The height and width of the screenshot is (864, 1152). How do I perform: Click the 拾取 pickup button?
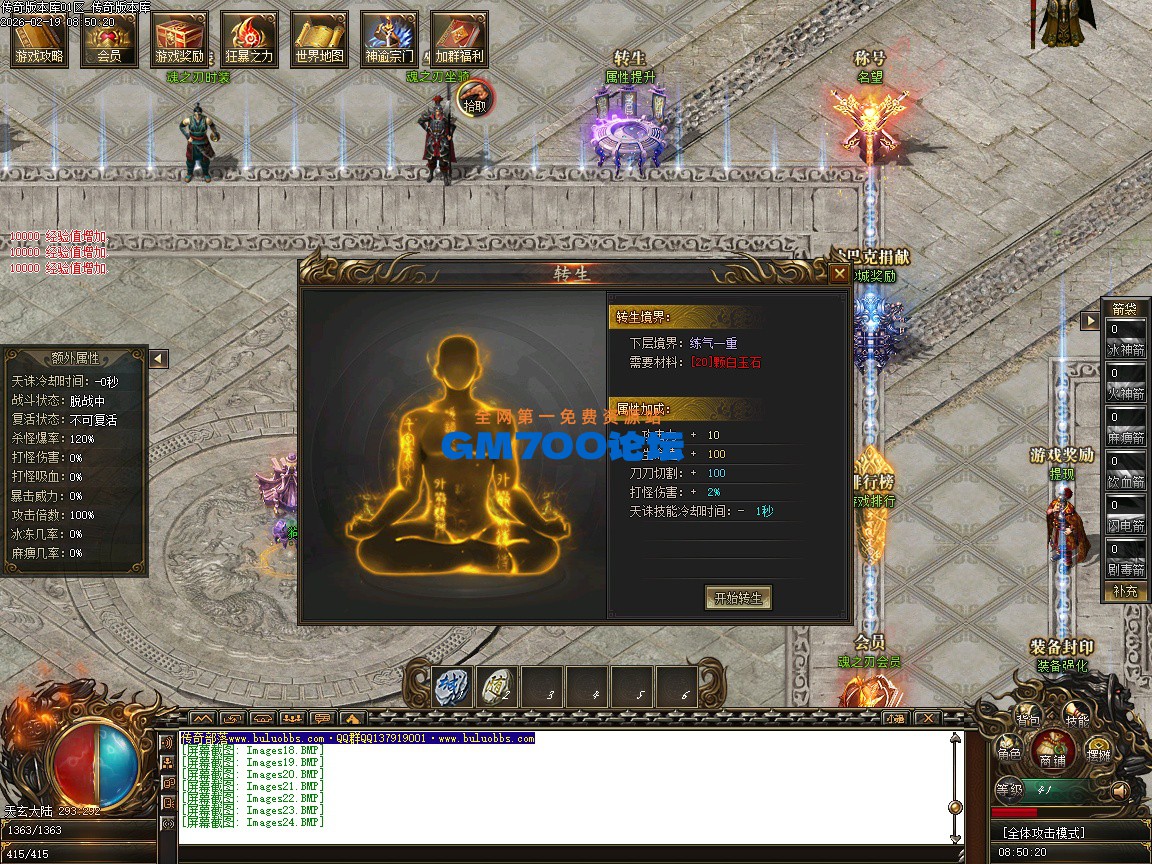coord(477,98)
